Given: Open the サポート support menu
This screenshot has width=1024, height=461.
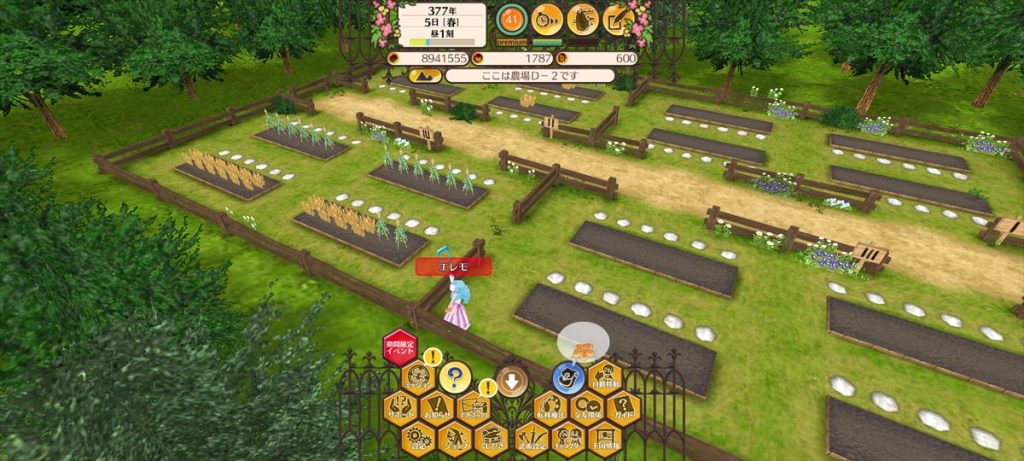Looking at the screenshot, I should point(400,408).
